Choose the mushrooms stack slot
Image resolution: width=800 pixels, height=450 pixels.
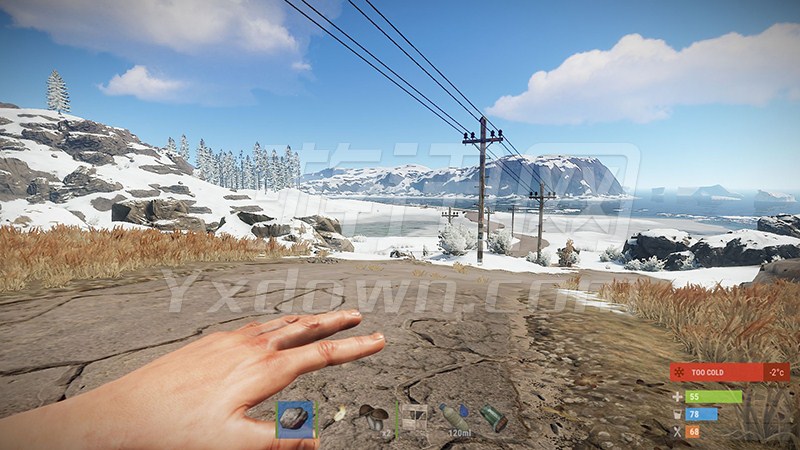click(x=377, y=419)
